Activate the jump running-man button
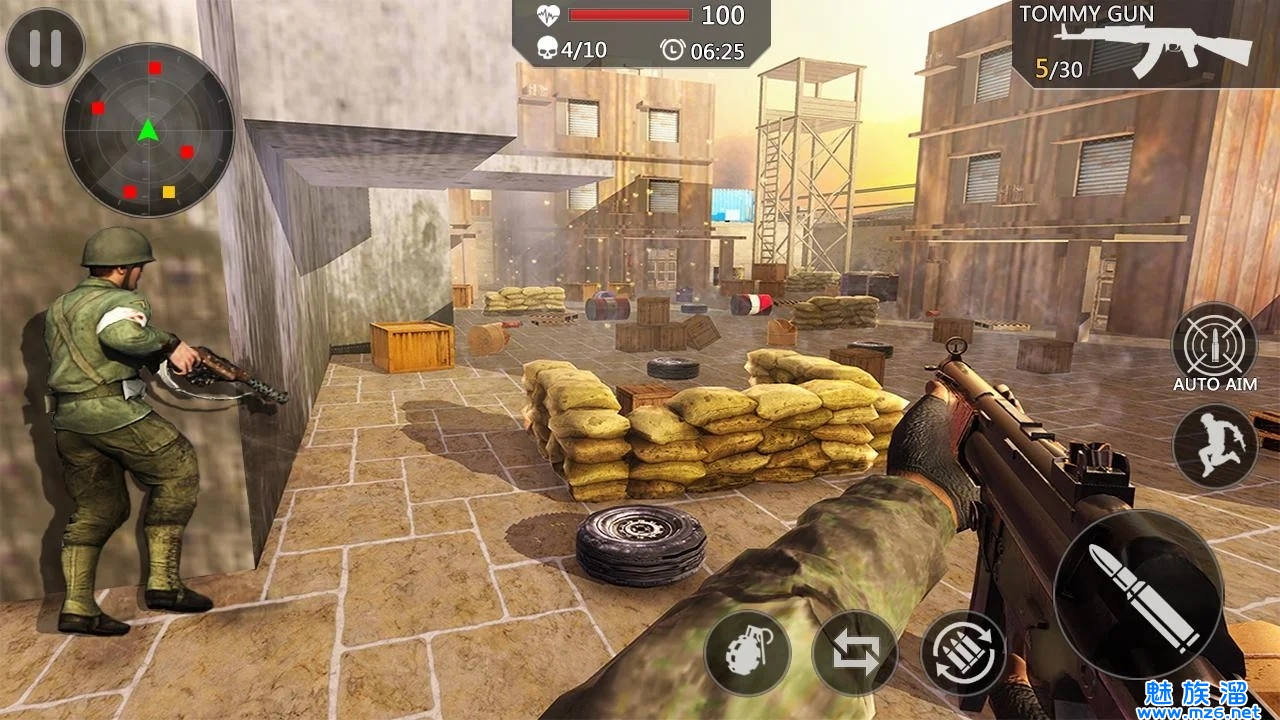Screen dimensions: 1280x720 coord(1214,446)
